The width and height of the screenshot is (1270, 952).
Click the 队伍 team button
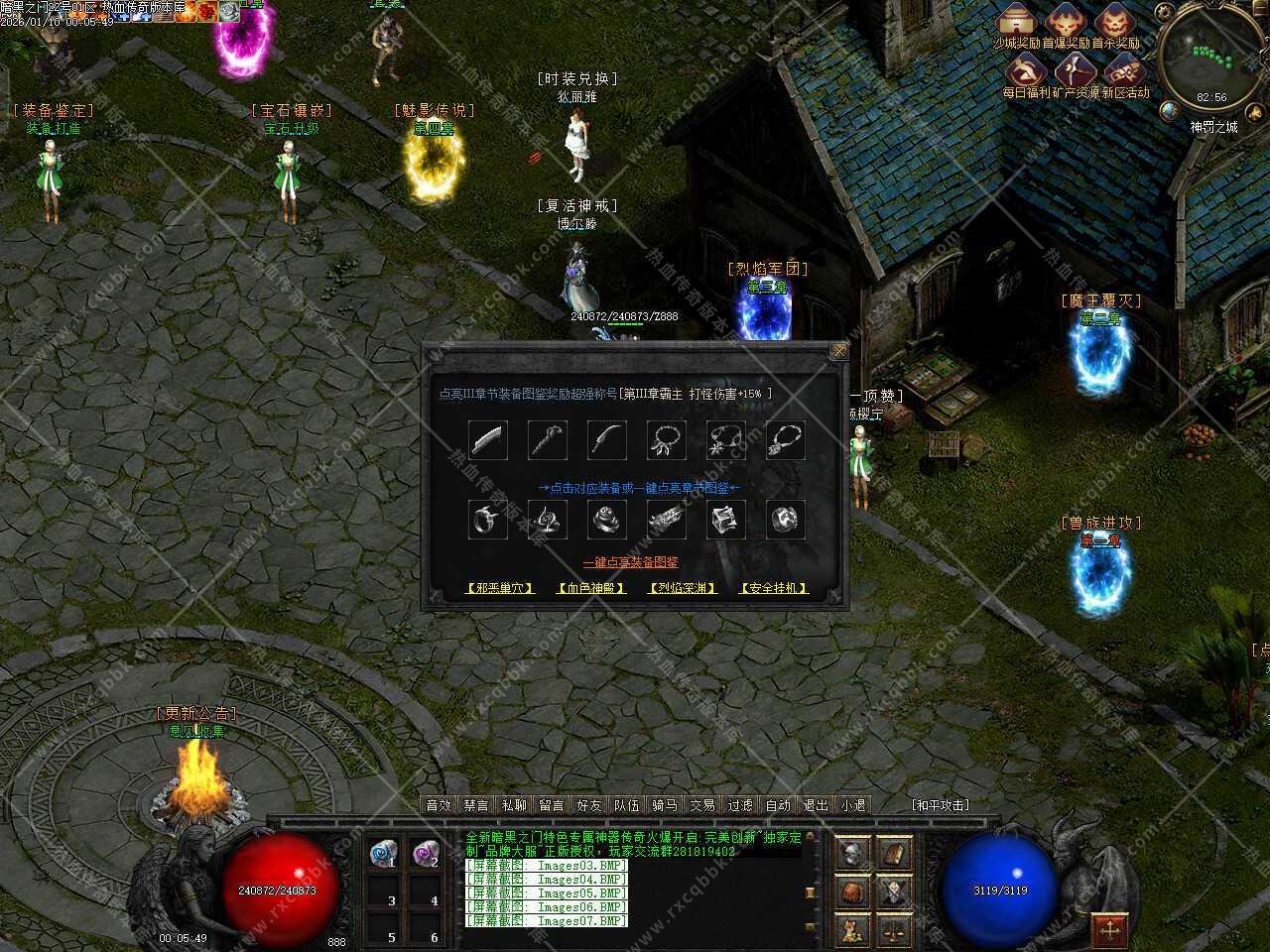627,805
